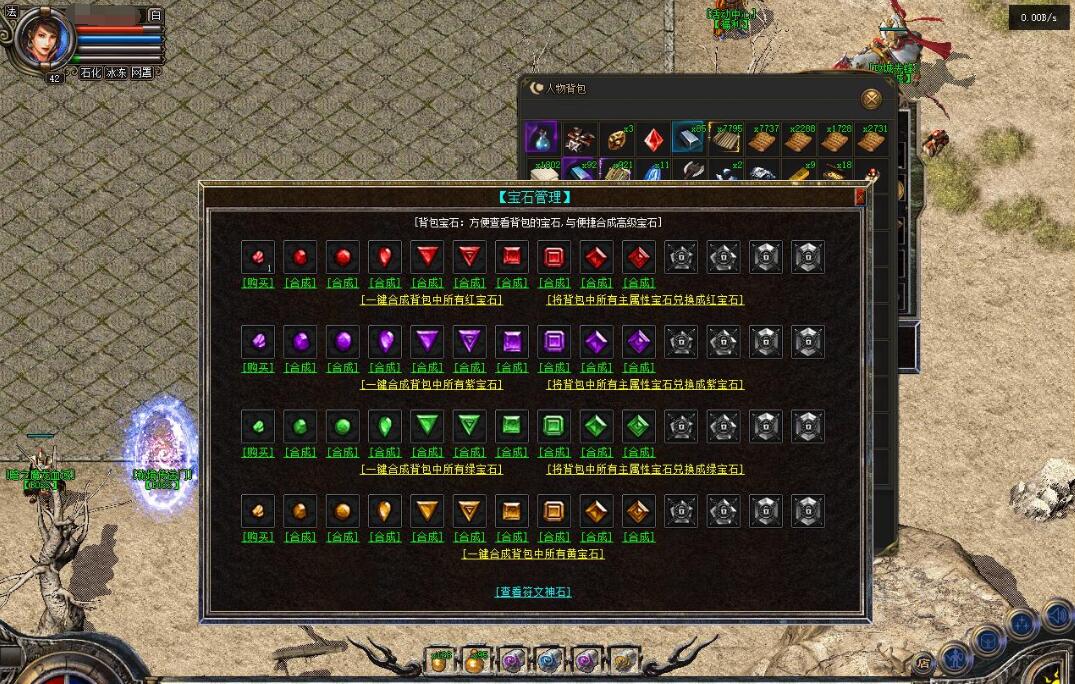The width and height of the screenshot is (1075, 684).
Task: Click 一键合成背包中所有绿宝石 link
Action: 431,469
